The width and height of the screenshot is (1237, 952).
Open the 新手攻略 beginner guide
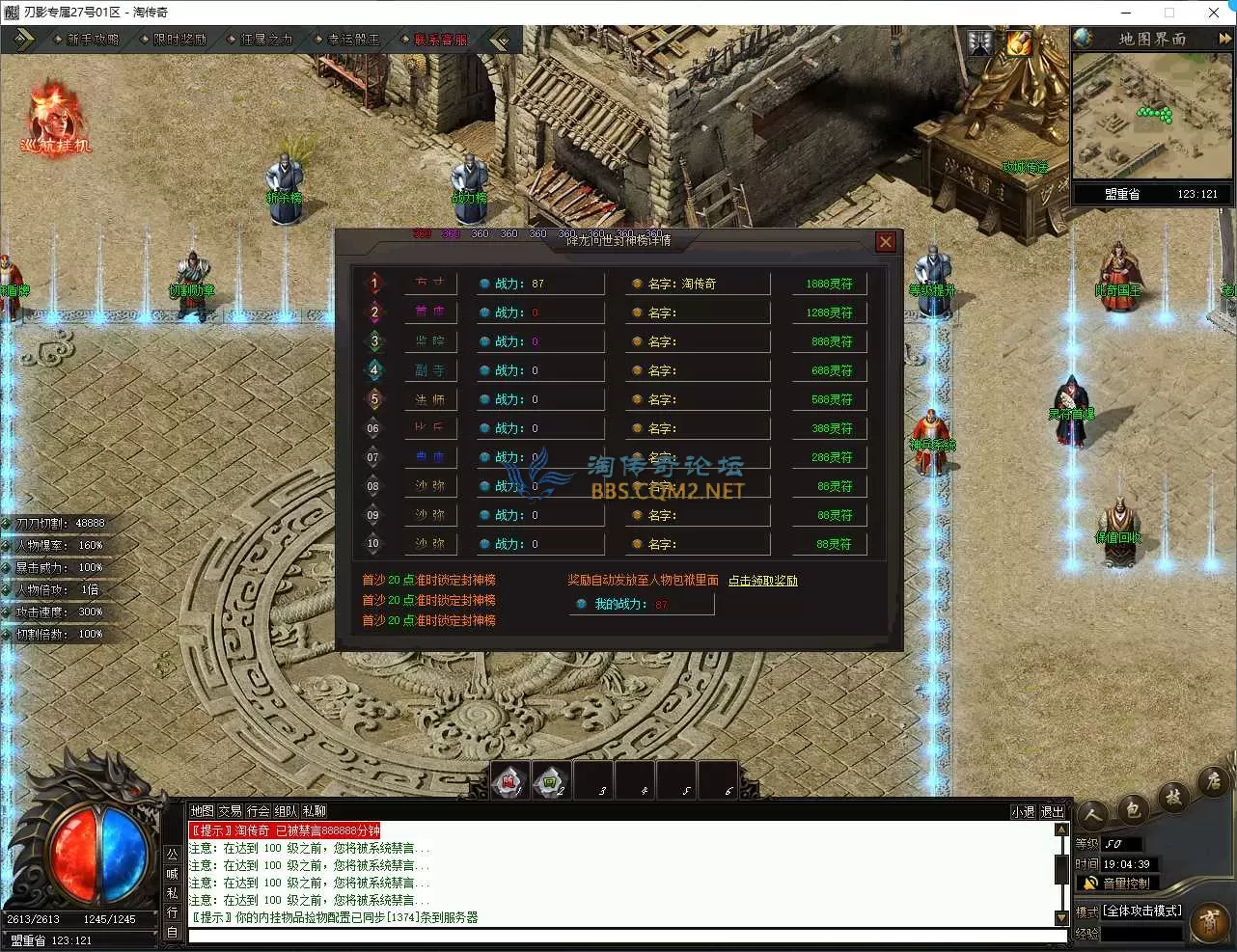[x=93, y=40]
